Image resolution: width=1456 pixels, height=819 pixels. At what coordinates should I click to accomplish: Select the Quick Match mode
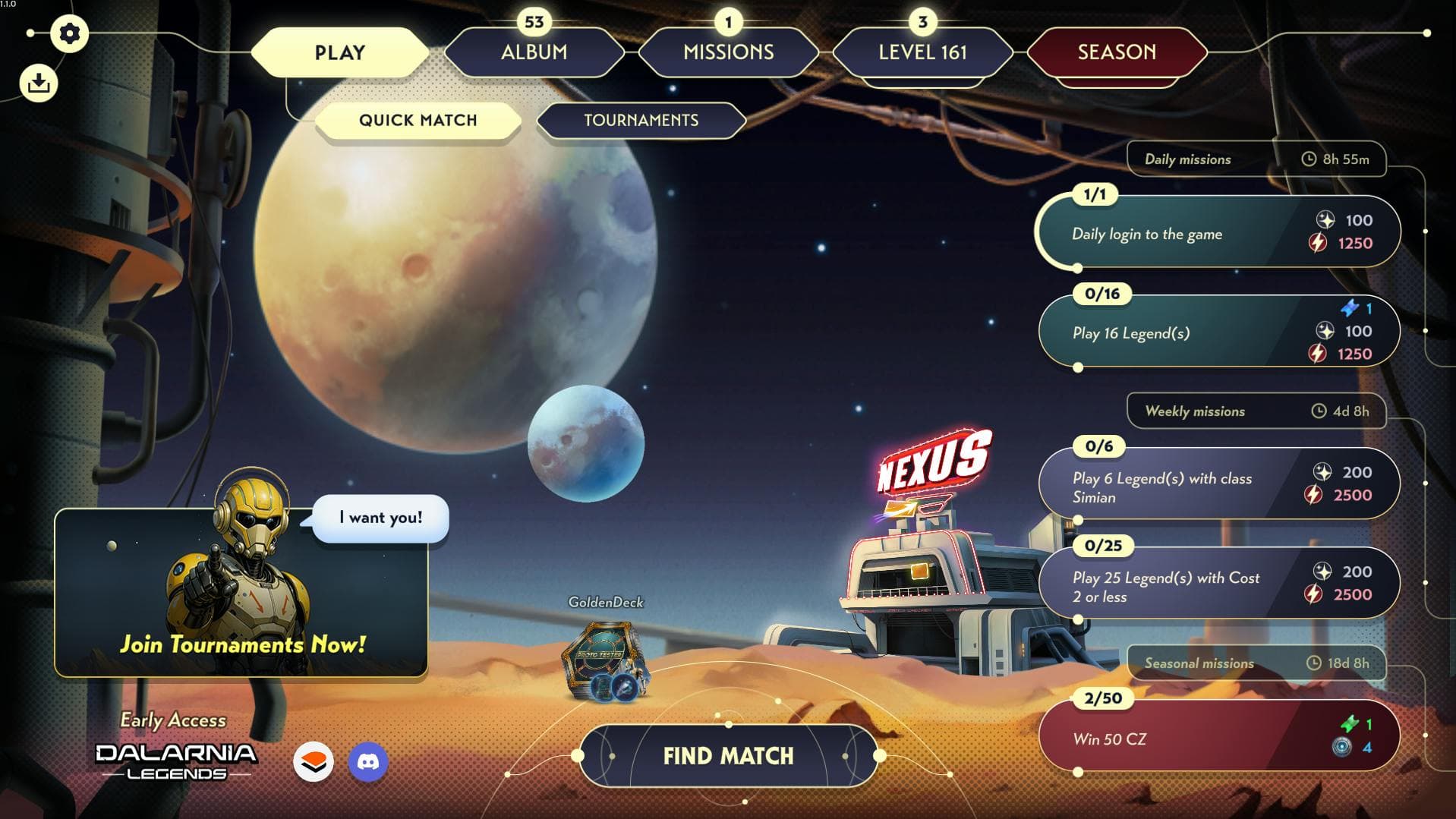(418, 120)
